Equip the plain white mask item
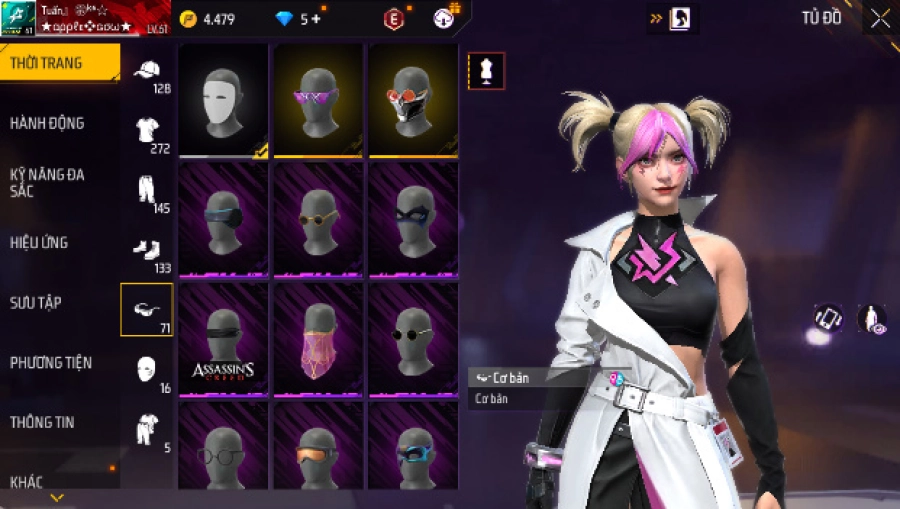This screenshot has height=509, width=900. 223,100
